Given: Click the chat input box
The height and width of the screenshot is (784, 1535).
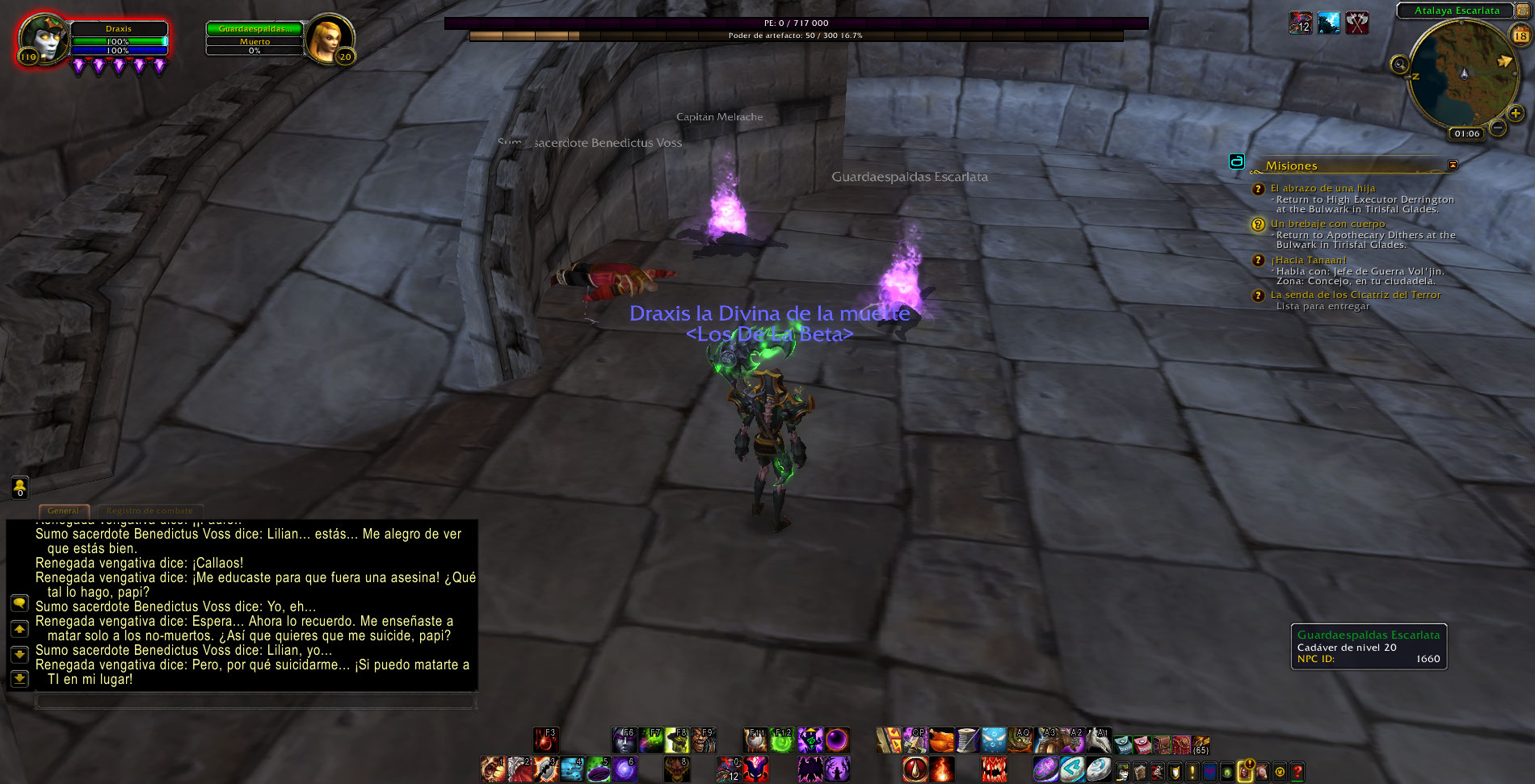Looking at the screenshot, I should (254, 700).
